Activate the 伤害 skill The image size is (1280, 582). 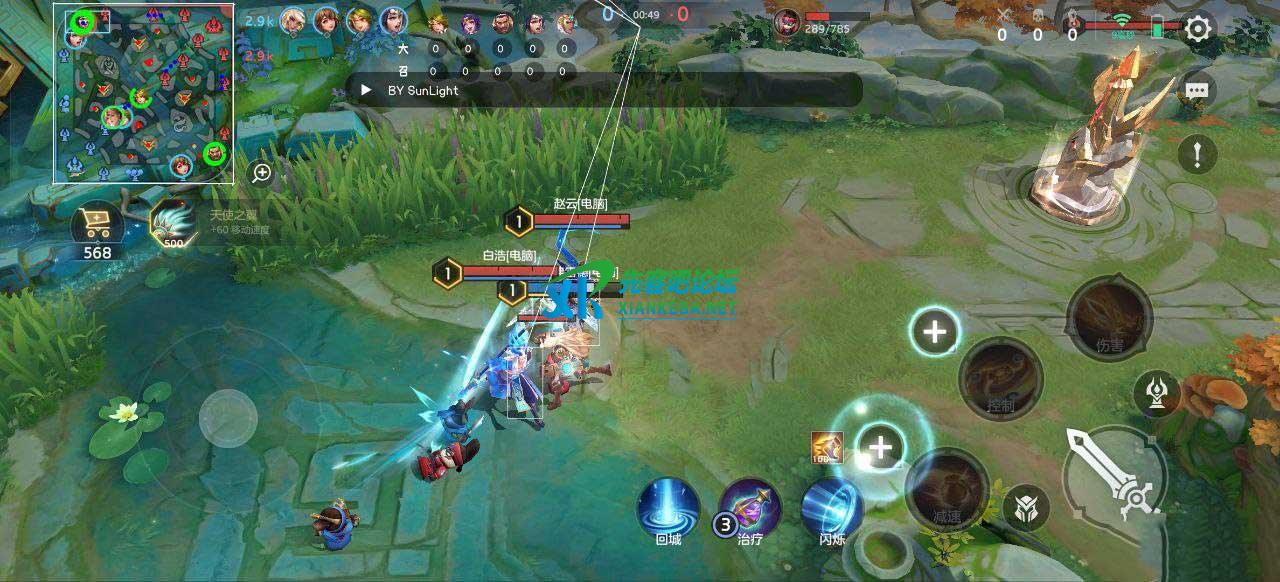(x=1109, y=319)
